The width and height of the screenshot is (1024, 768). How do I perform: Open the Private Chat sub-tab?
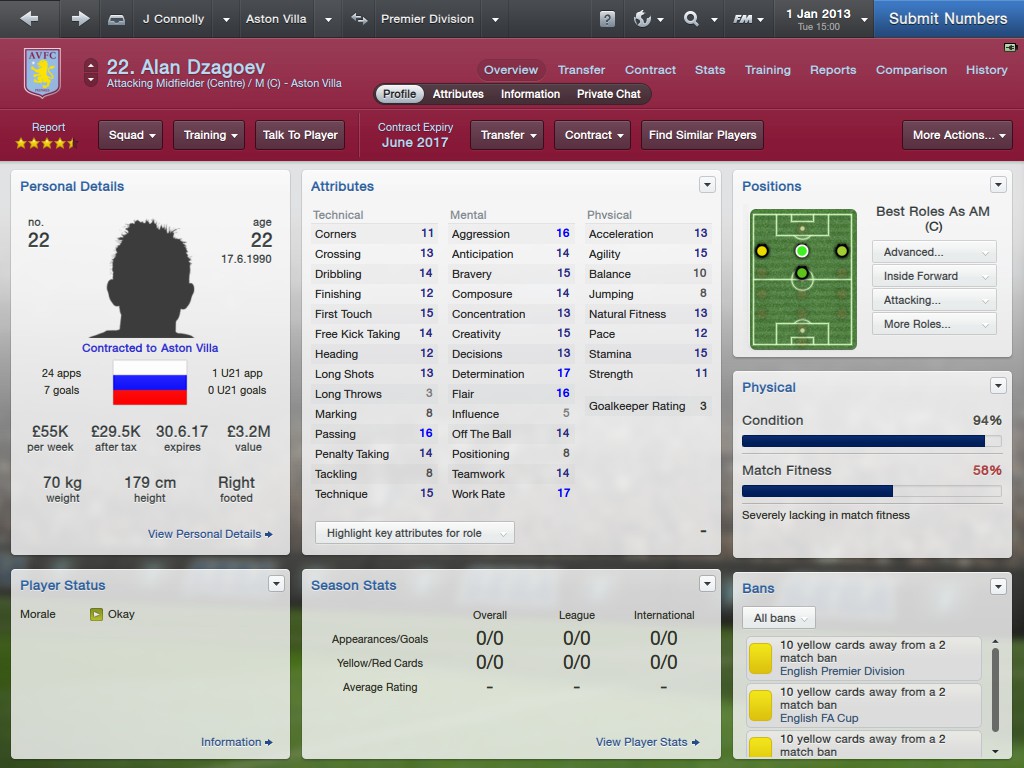(x=608, y=94)
